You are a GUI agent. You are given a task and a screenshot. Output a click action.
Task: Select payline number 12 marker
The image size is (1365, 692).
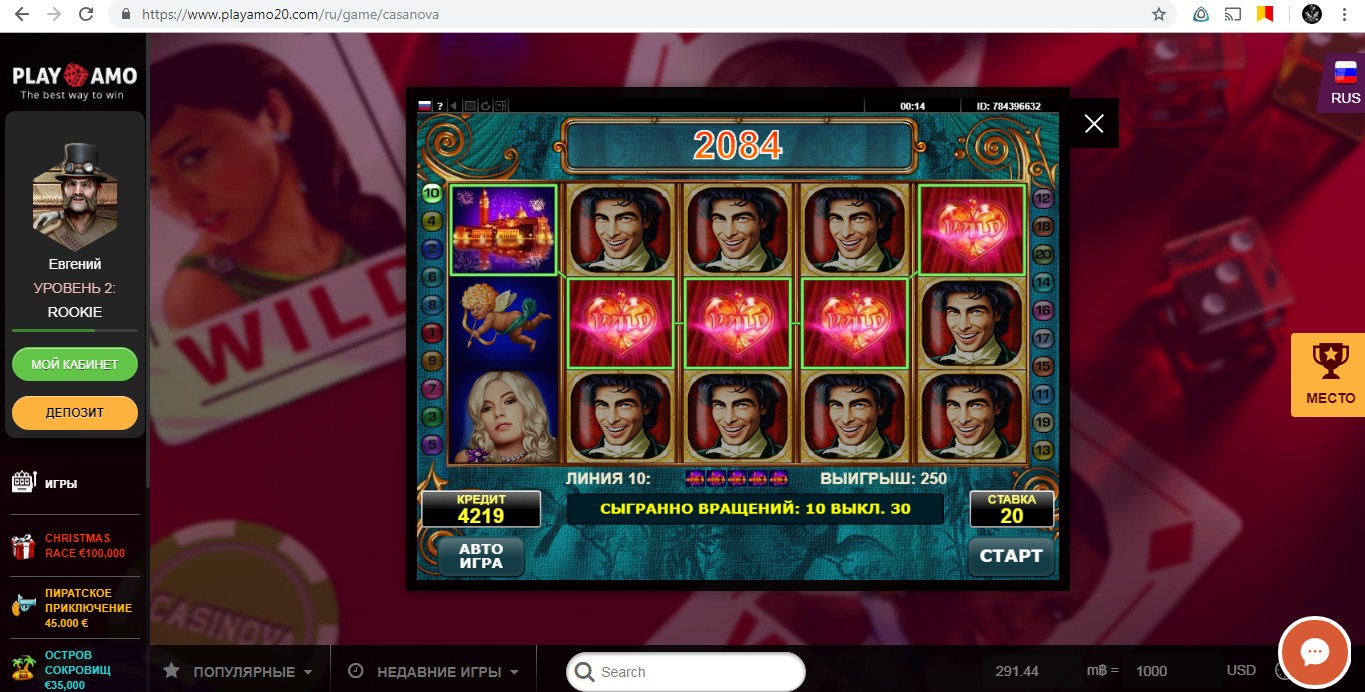click(1043, 198)
